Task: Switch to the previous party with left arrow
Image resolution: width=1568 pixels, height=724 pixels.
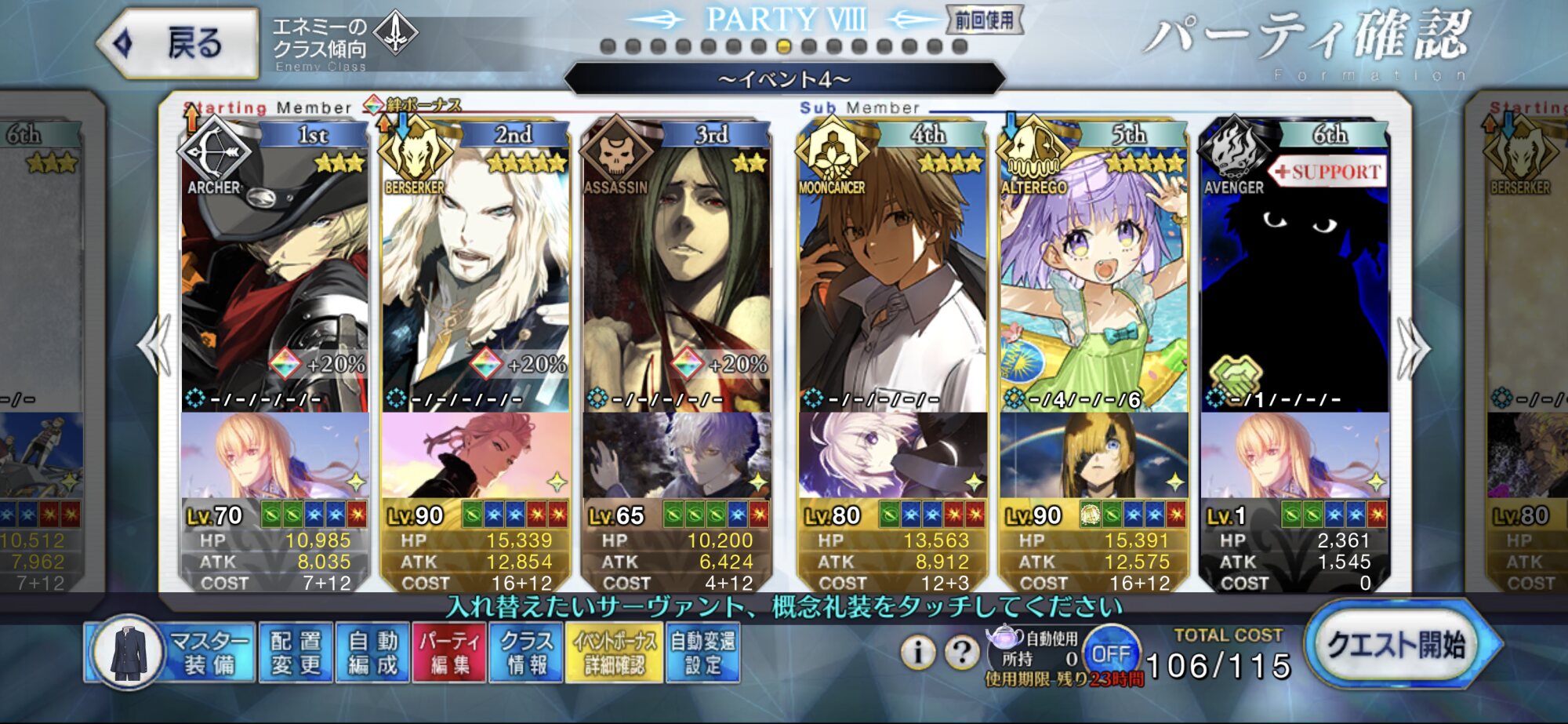Action: 154,345
